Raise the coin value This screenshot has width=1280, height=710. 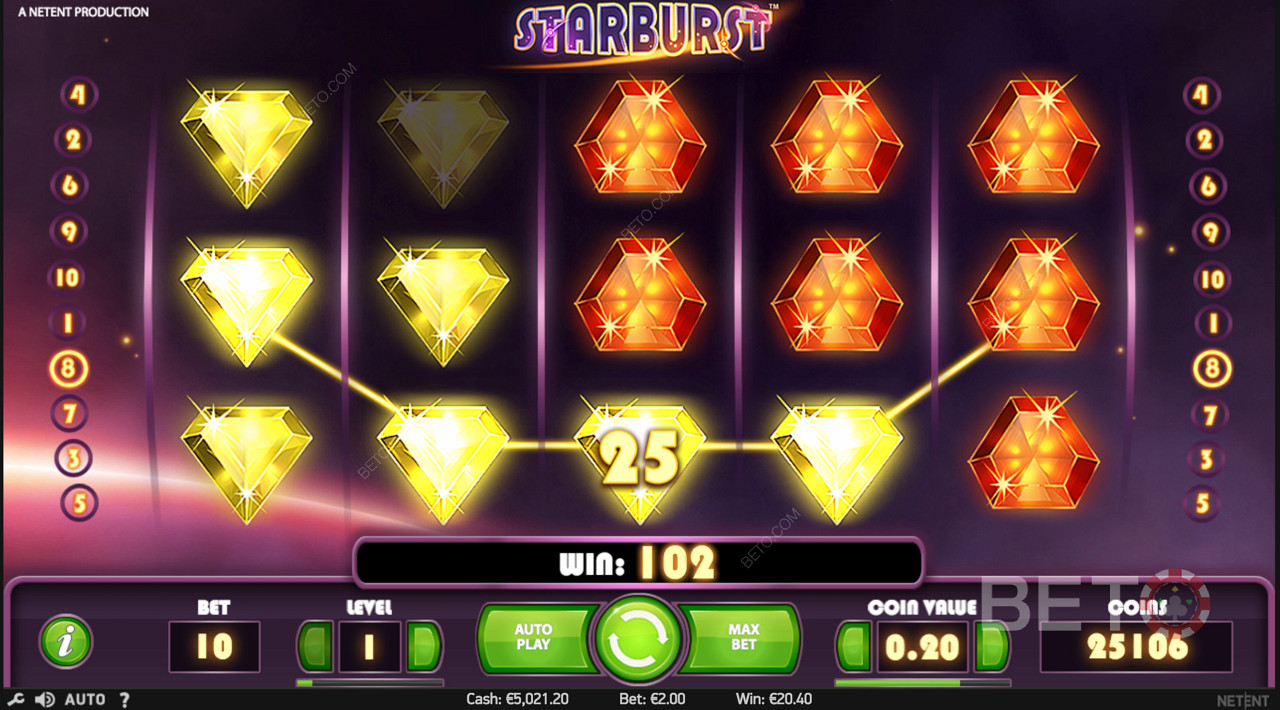pos(991,647)
